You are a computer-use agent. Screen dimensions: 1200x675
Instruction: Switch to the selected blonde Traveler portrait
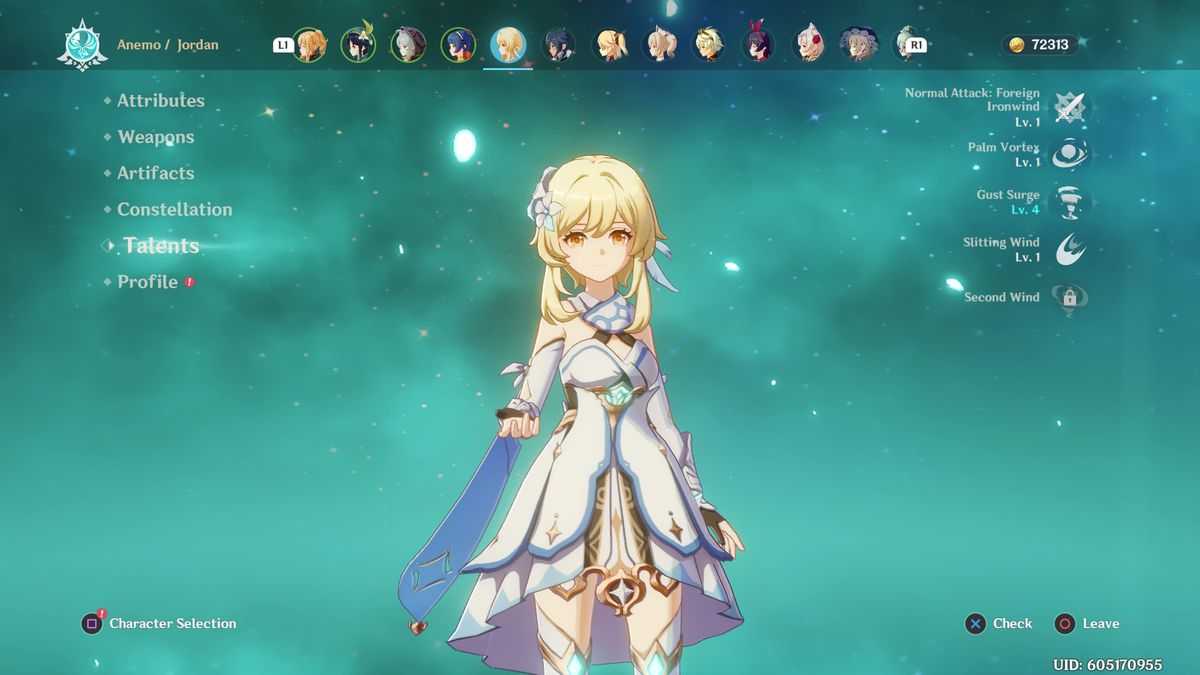[x=508, y=45]
